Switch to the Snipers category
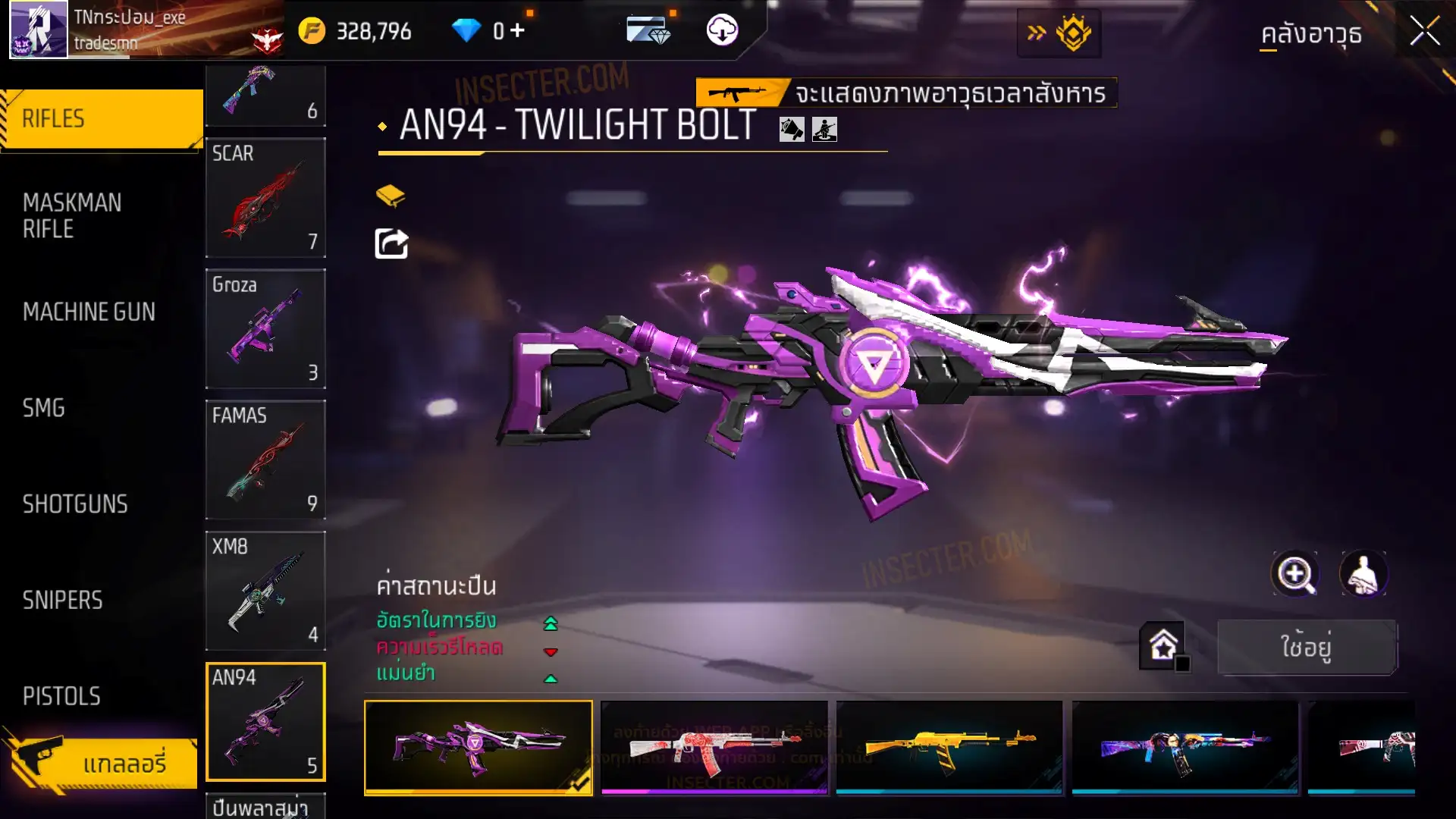1456x819 pixels. [62, 601]
